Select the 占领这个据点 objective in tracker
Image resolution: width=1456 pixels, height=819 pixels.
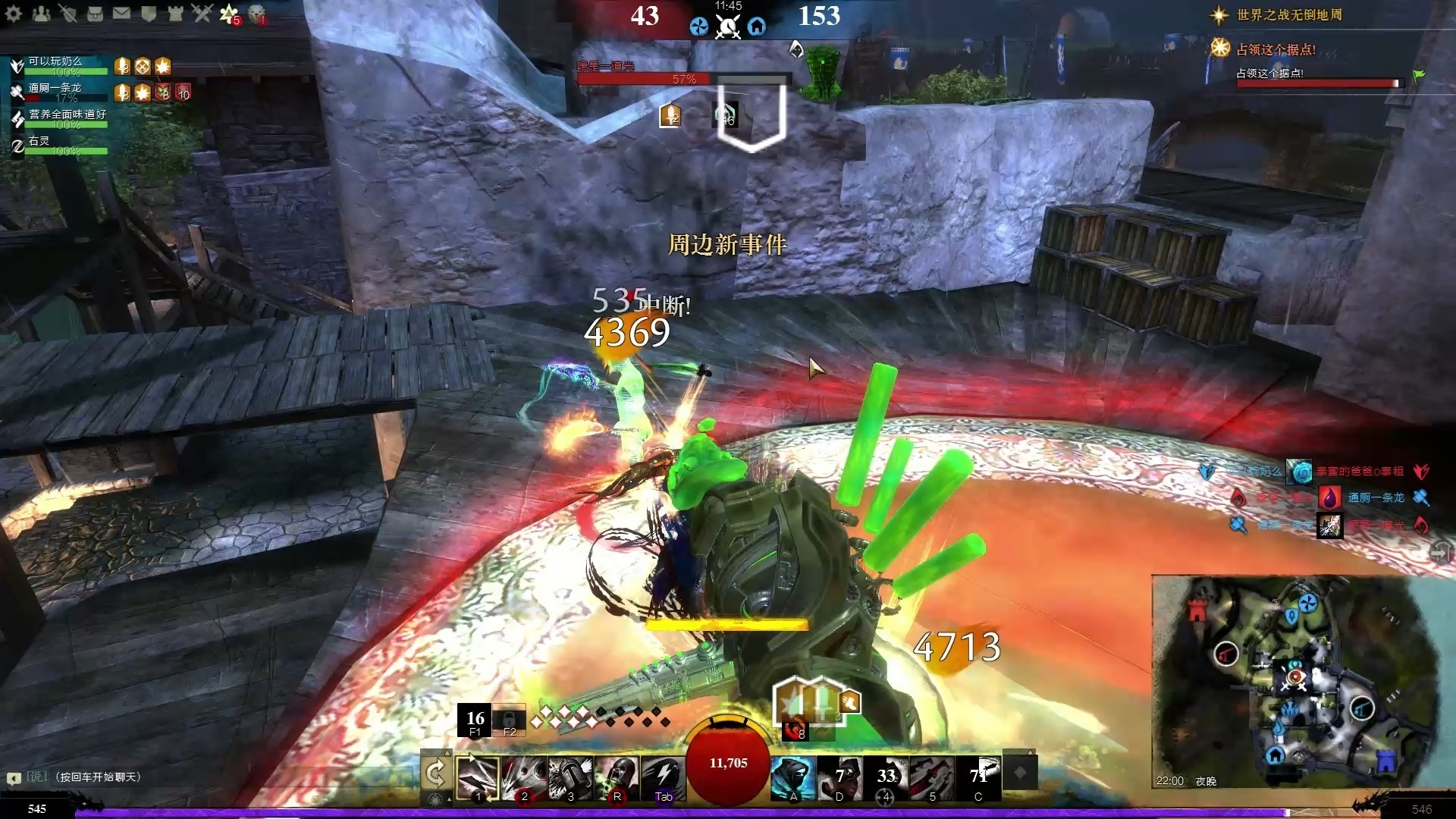click(1276, 50)
